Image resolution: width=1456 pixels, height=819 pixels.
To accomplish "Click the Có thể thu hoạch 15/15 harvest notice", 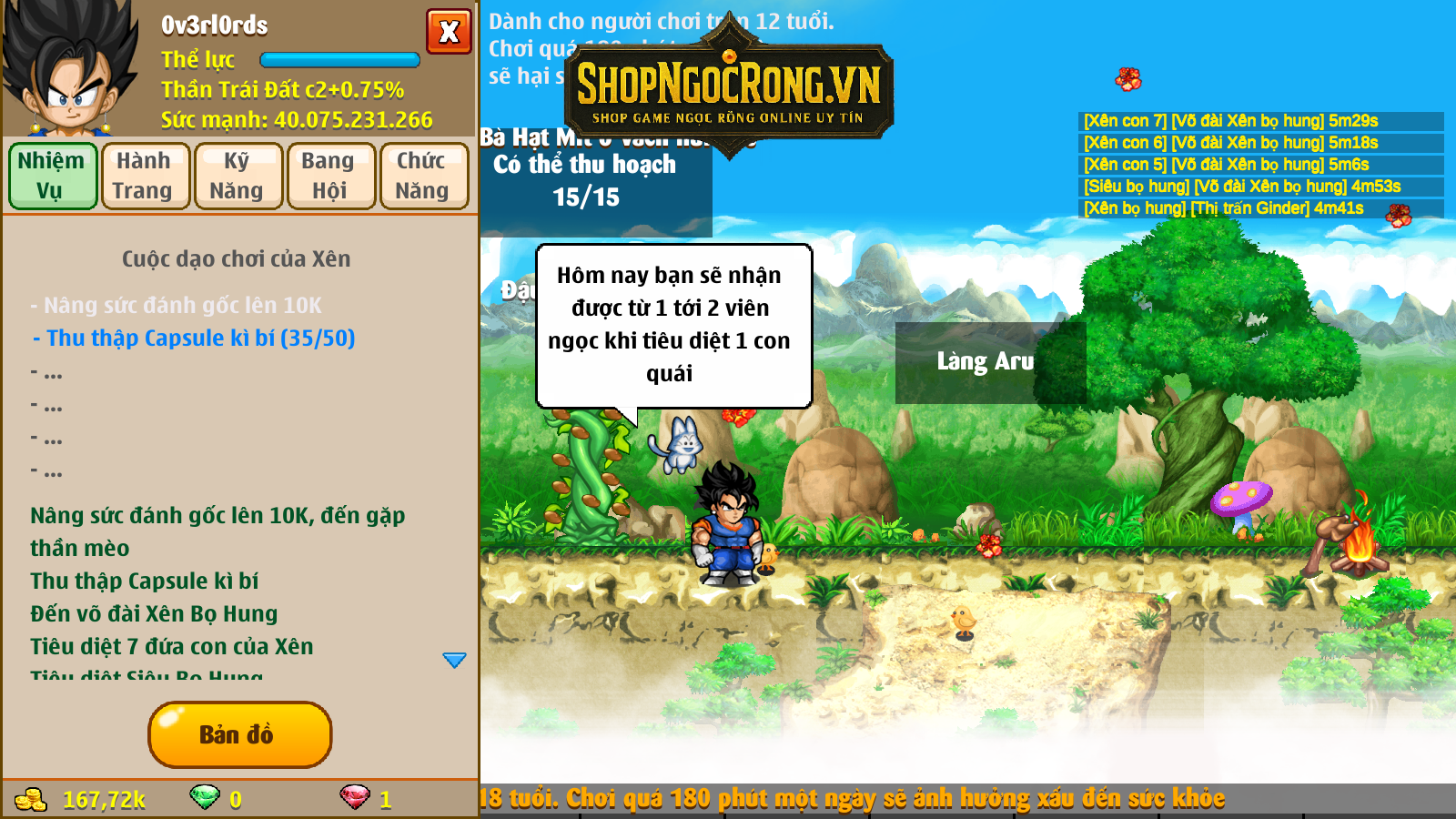I will coord(586,180).
